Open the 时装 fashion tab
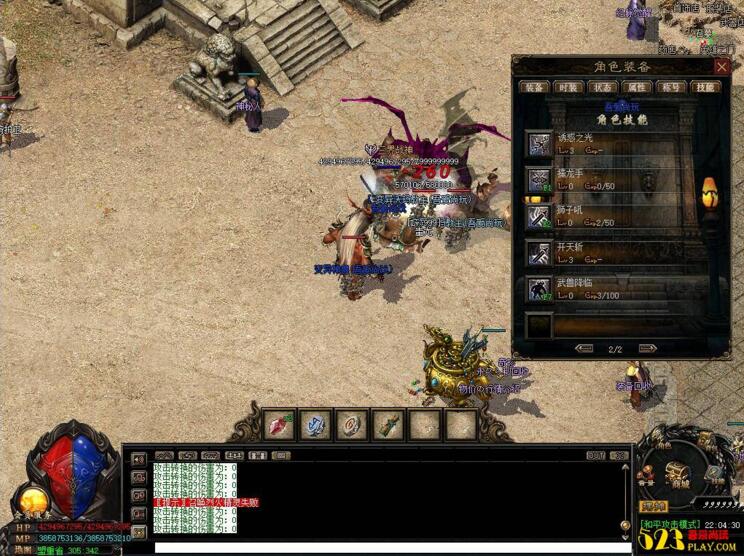 (569, 88)
